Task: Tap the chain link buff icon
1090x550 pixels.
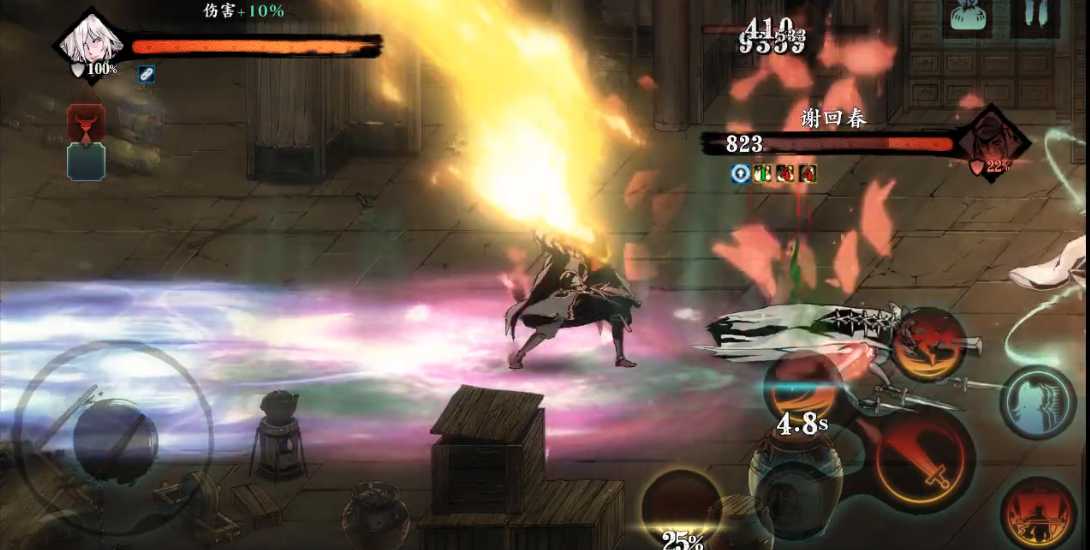Action: tap(146, 74)
